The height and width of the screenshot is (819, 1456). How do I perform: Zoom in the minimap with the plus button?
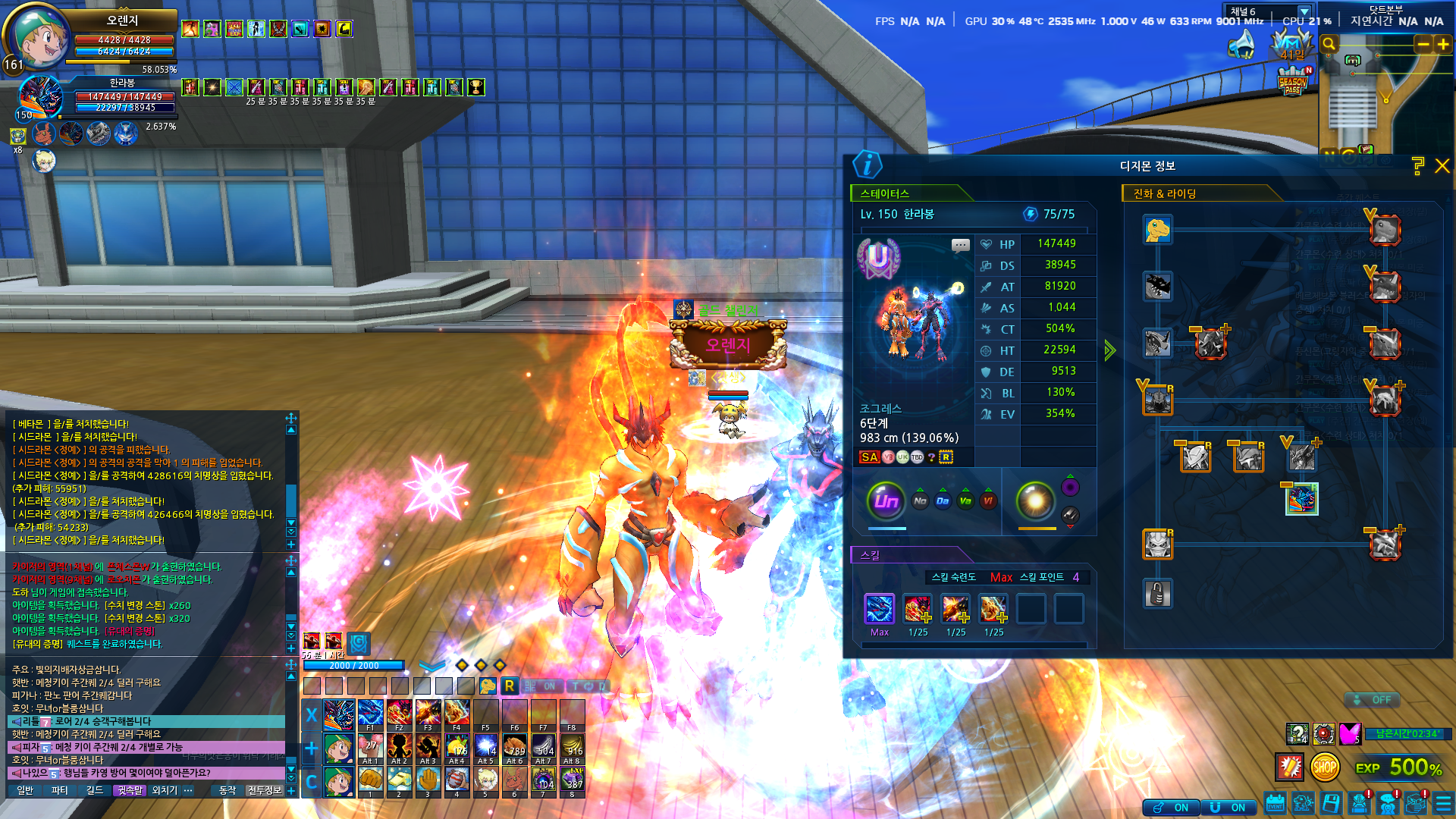(x=1443, y=45)
